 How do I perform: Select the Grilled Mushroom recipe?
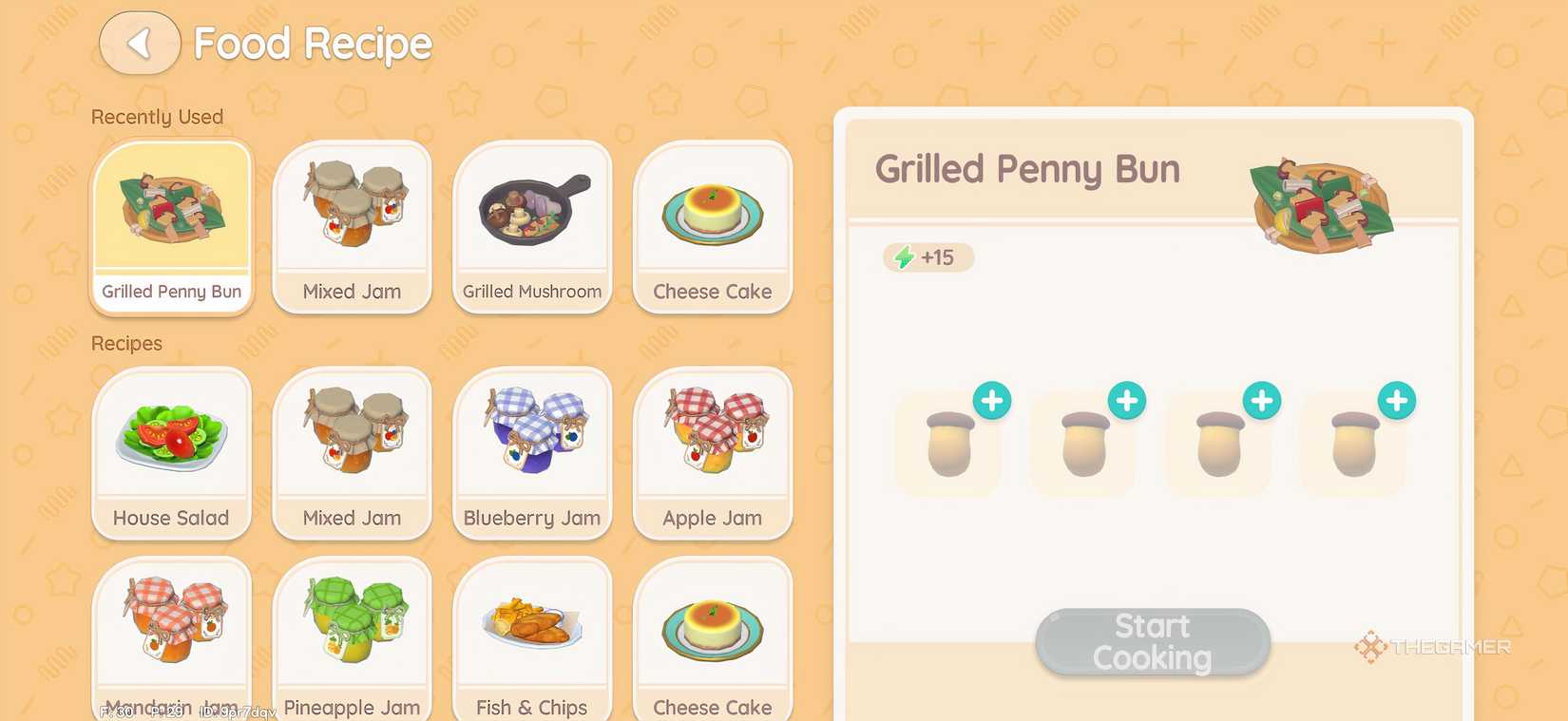[532, 226]
